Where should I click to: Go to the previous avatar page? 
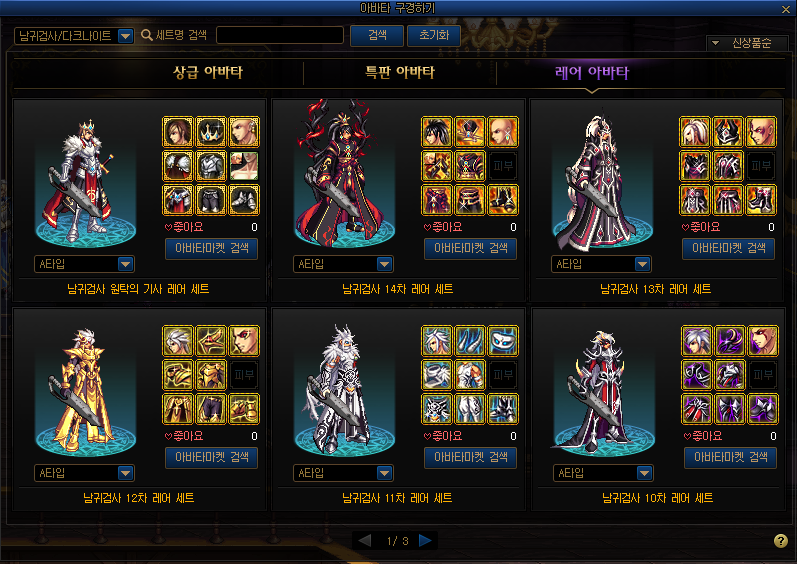365,541
